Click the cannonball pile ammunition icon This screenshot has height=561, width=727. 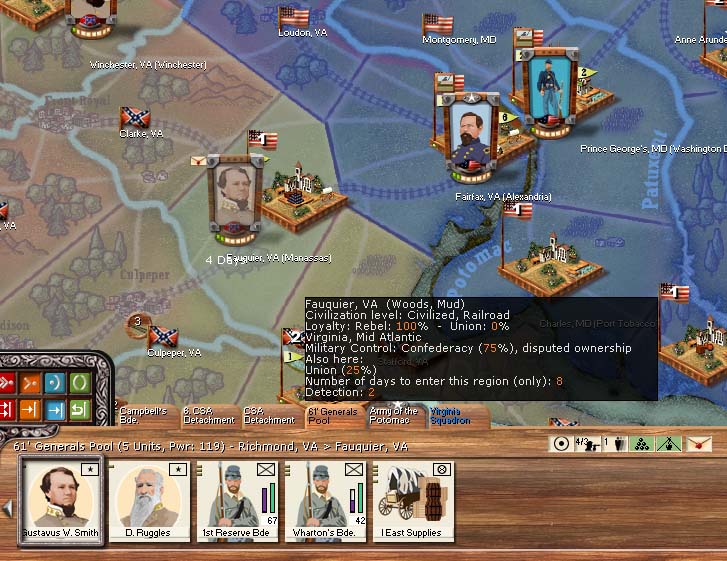click(643, 444)
